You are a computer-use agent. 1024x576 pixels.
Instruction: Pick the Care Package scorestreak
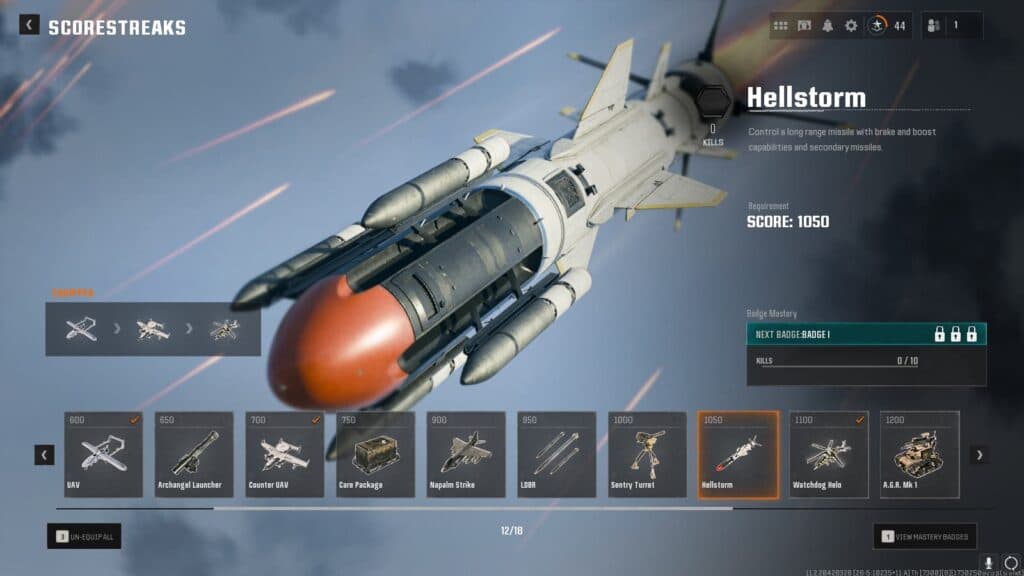[x=375, y=454]
